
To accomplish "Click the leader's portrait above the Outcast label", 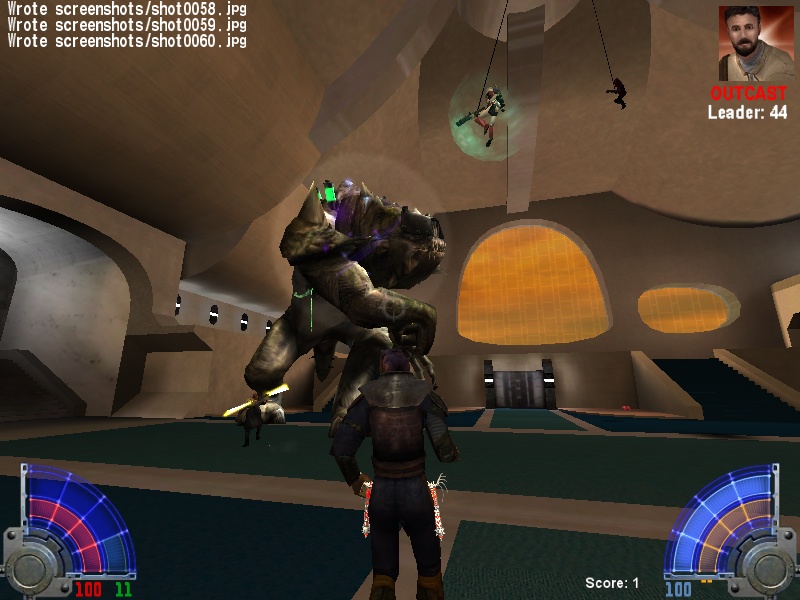I will point(750,43).
